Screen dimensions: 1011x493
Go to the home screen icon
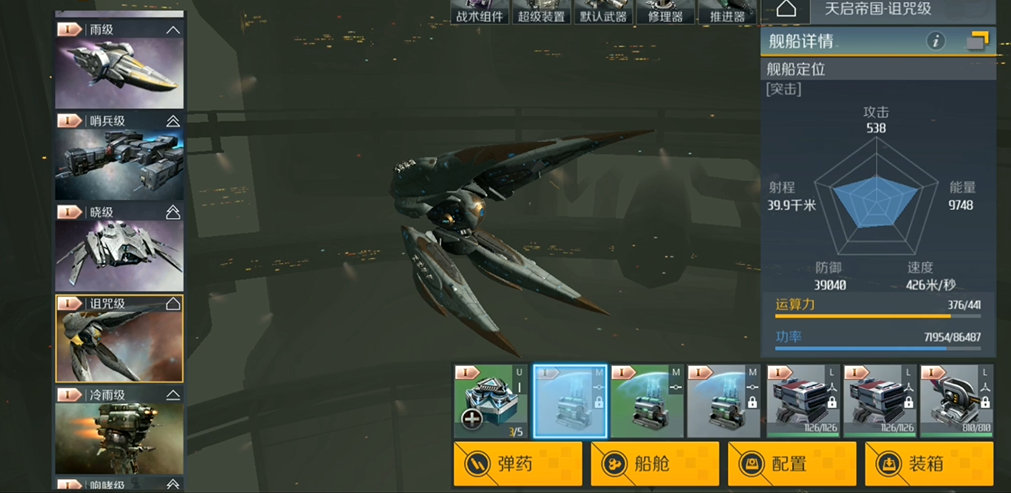pyautogui.click(x=786, y=10)
